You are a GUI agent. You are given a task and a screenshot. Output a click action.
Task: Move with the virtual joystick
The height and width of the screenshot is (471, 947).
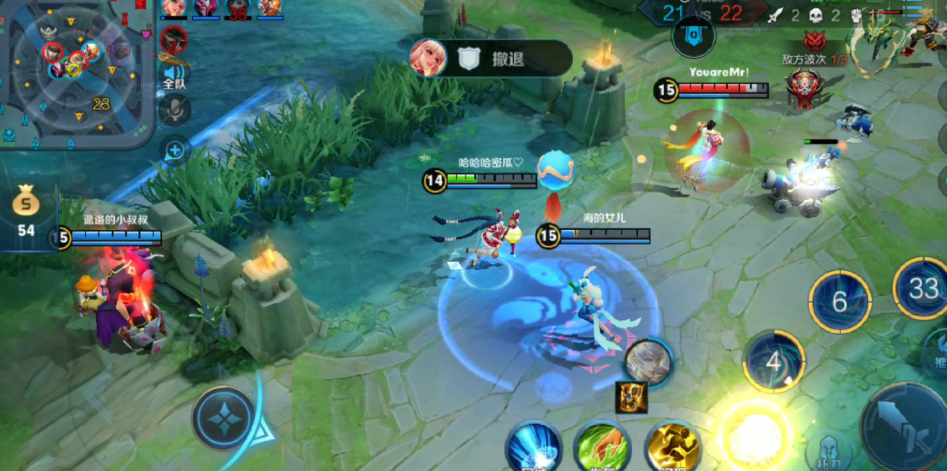[x=224, y=418]
